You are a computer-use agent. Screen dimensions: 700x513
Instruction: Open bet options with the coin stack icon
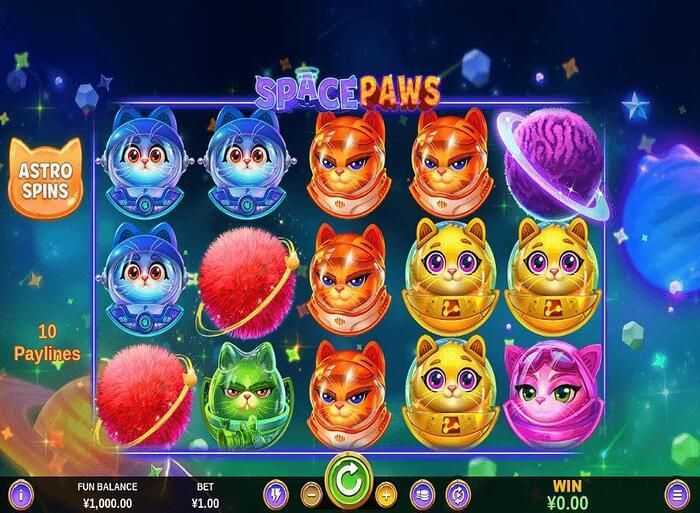coord(422,493)
